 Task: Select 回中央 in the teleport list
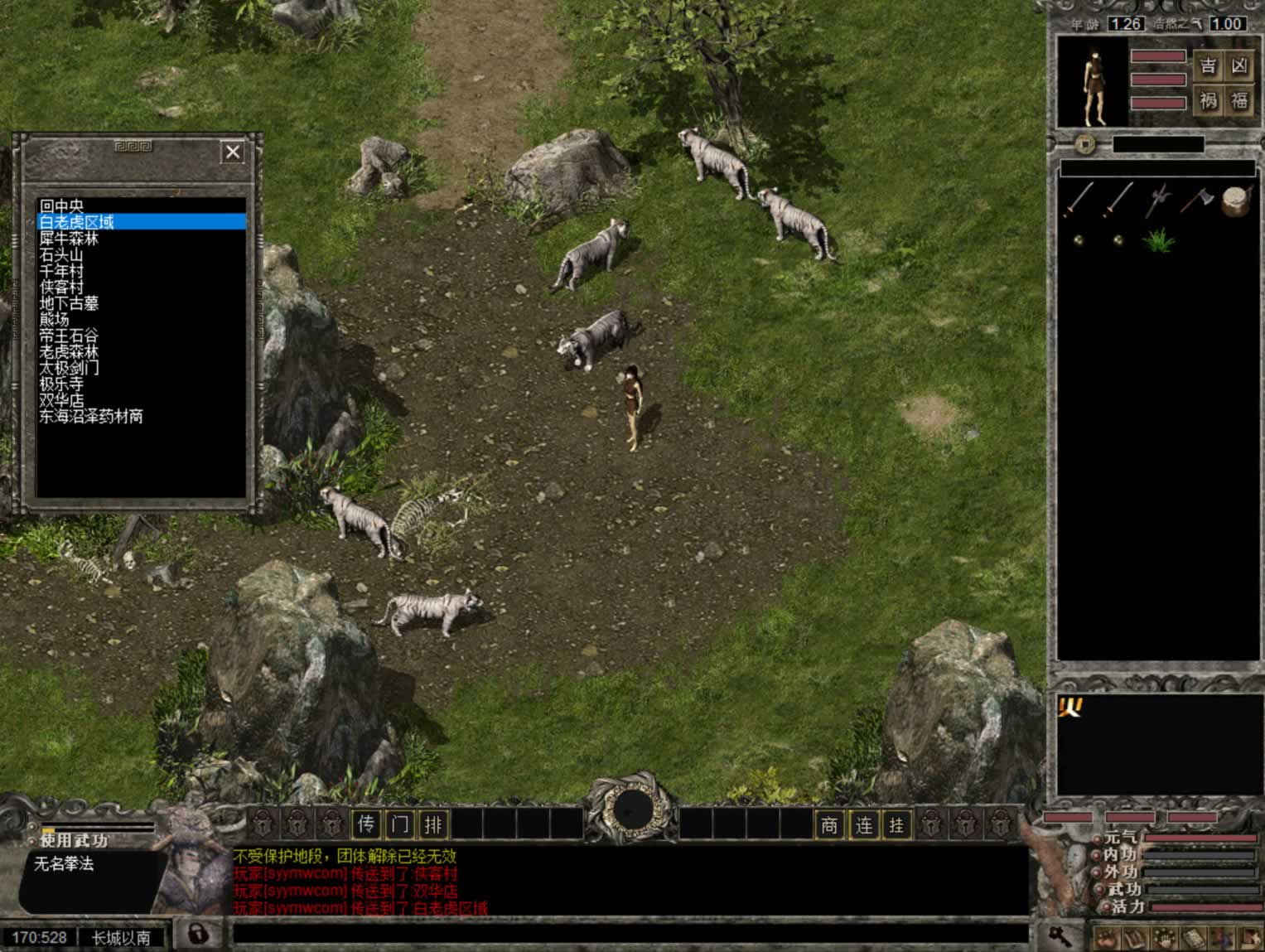tap(62, 205)
